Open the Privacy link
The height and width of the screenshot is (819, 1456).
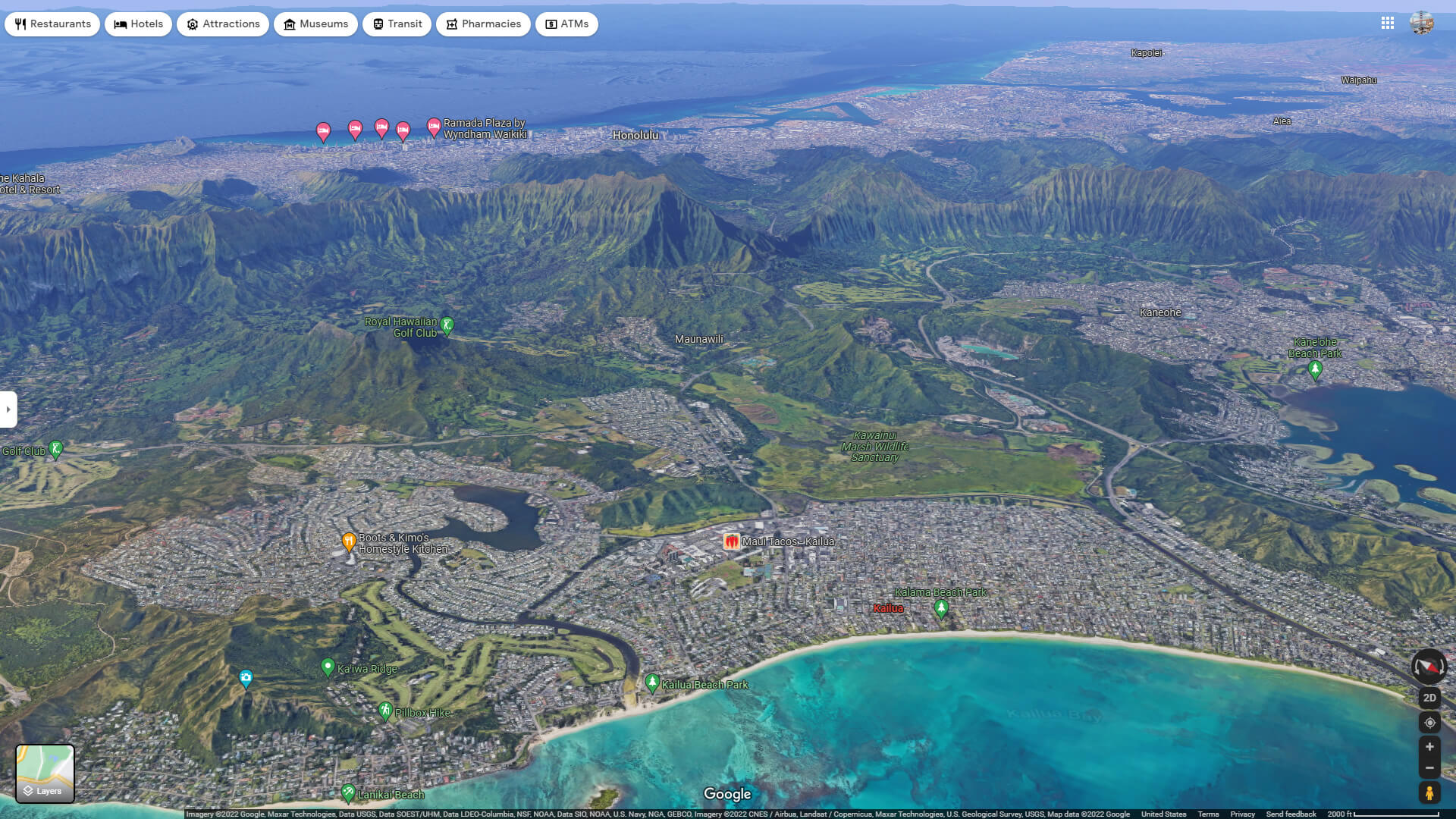click(1242, 813)
